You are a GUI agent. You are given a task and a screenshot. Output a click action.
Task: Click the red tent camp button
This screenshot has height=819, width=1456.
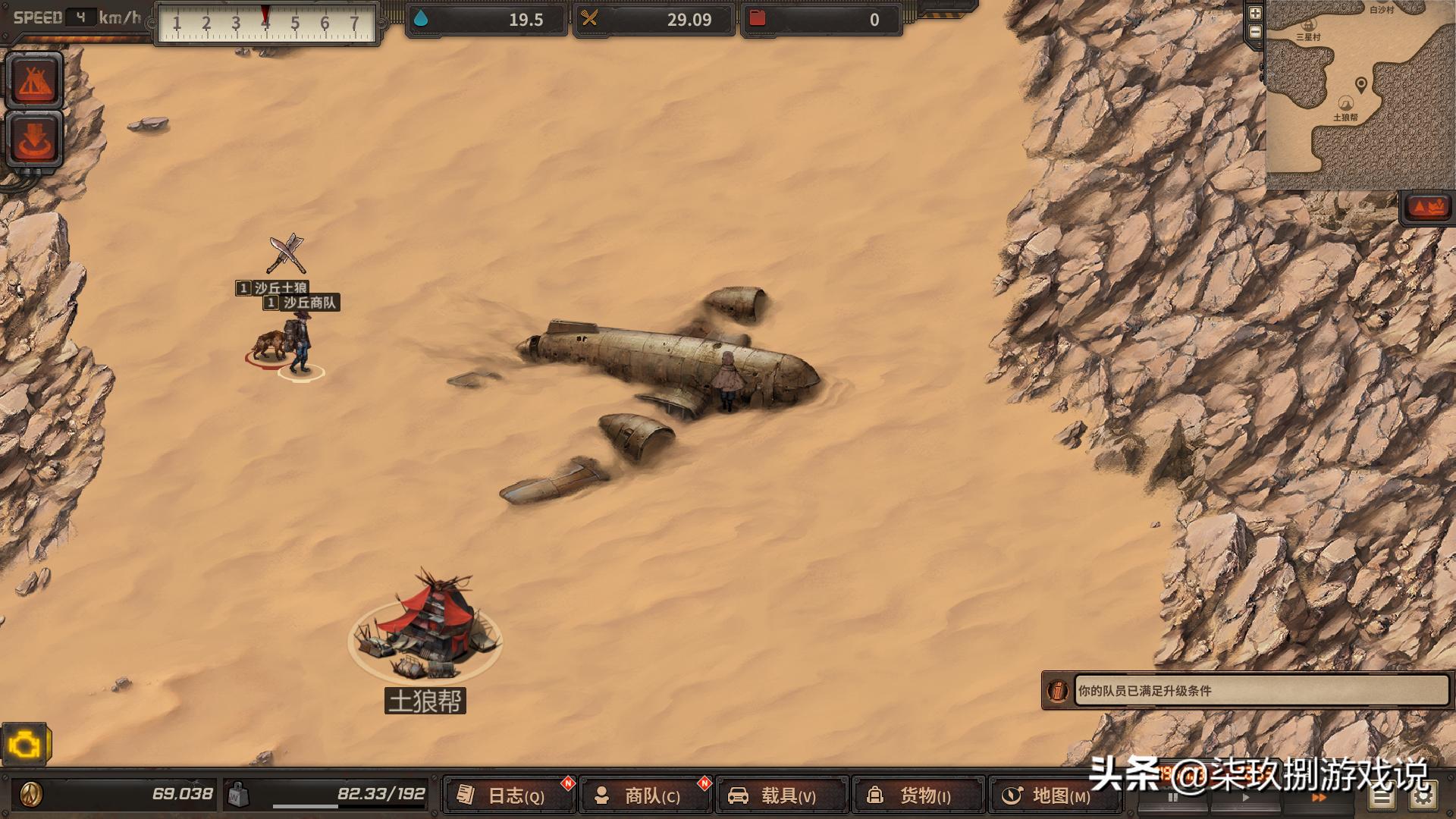click(x=34, y=80)
